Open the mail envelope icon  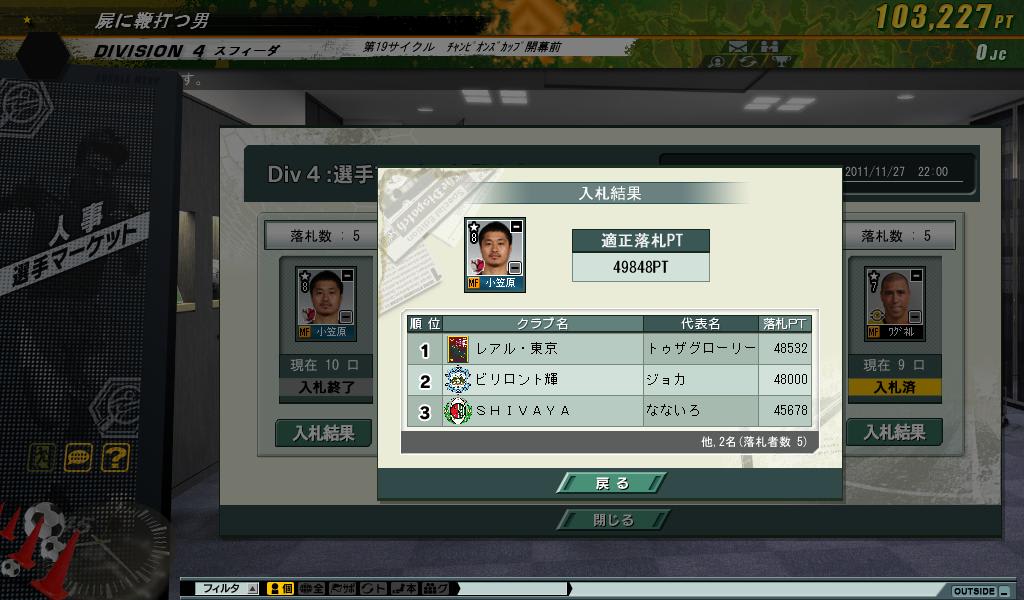pos(738,46)
